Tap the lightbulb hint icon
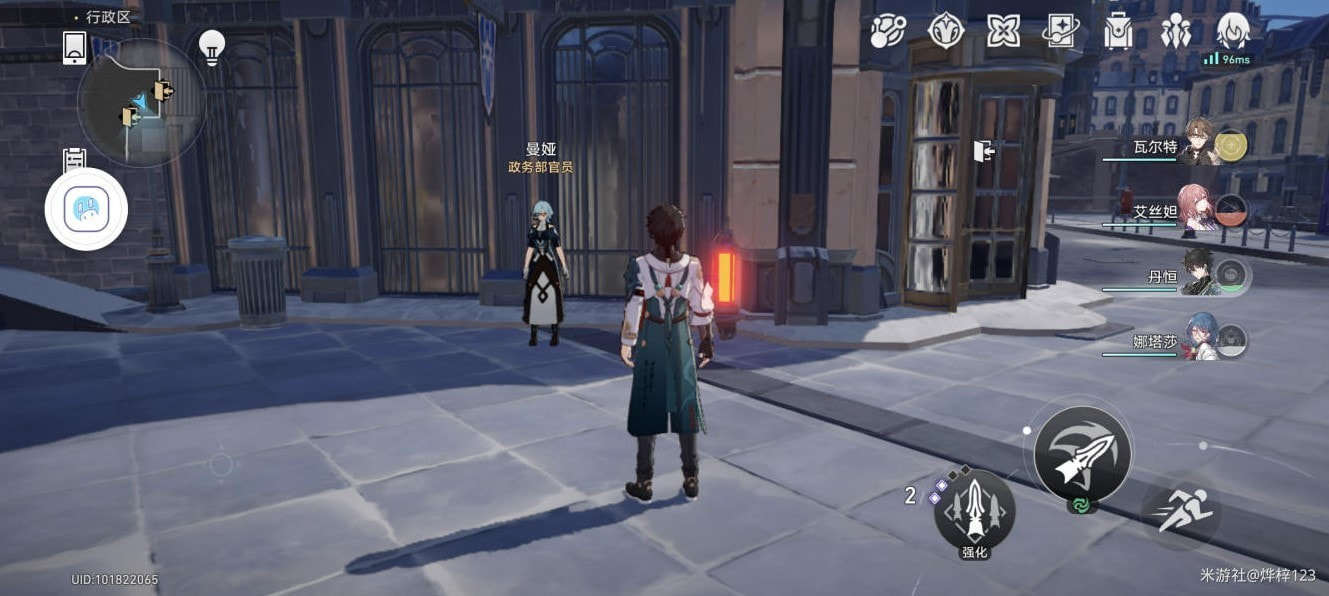This screenshot has height=596, width=1329. pyautogui.click(x=211, y=47)
